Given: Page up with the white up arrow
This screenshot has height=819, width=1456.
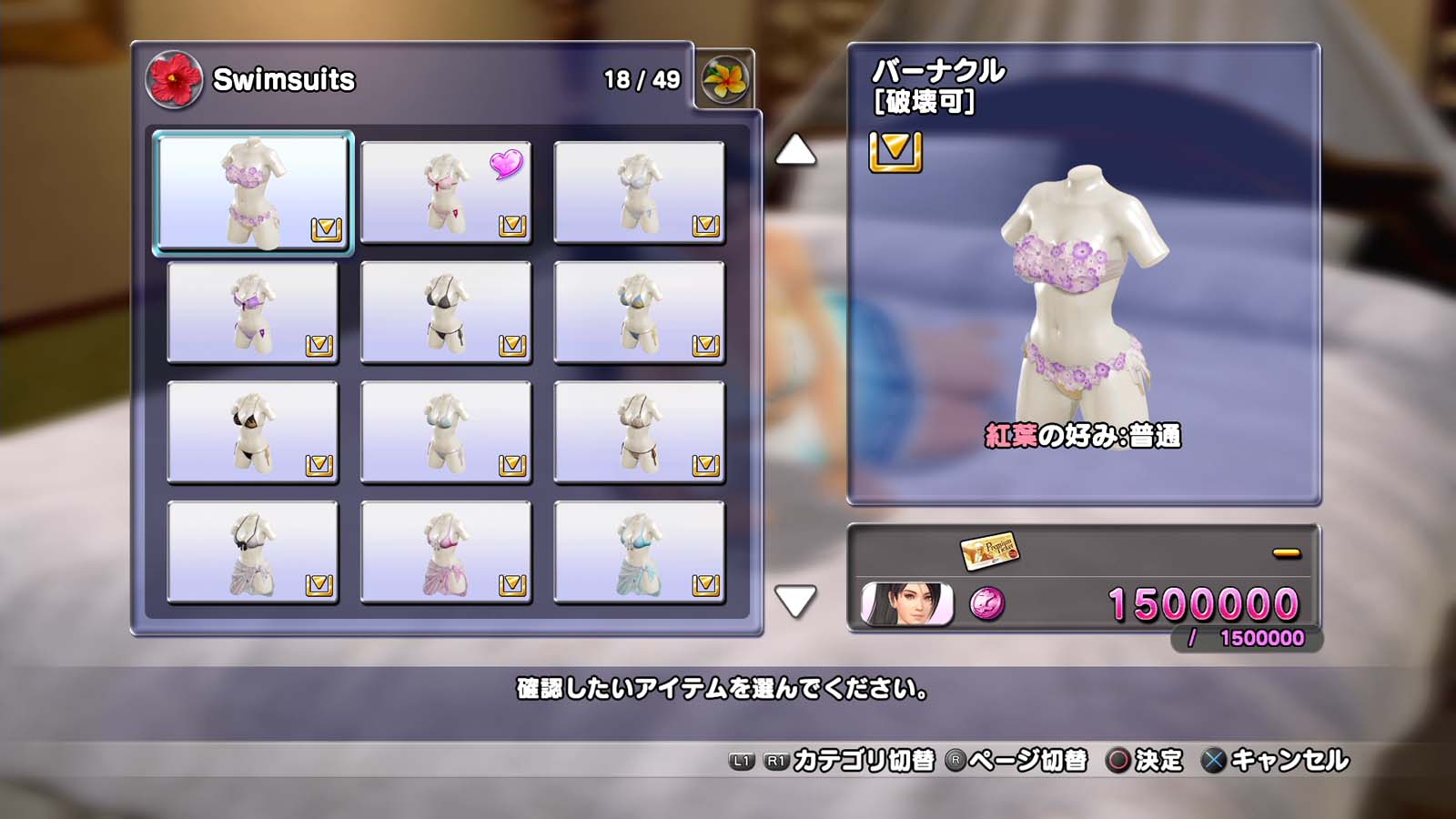Looking at the screenshot, I should 794,150.
